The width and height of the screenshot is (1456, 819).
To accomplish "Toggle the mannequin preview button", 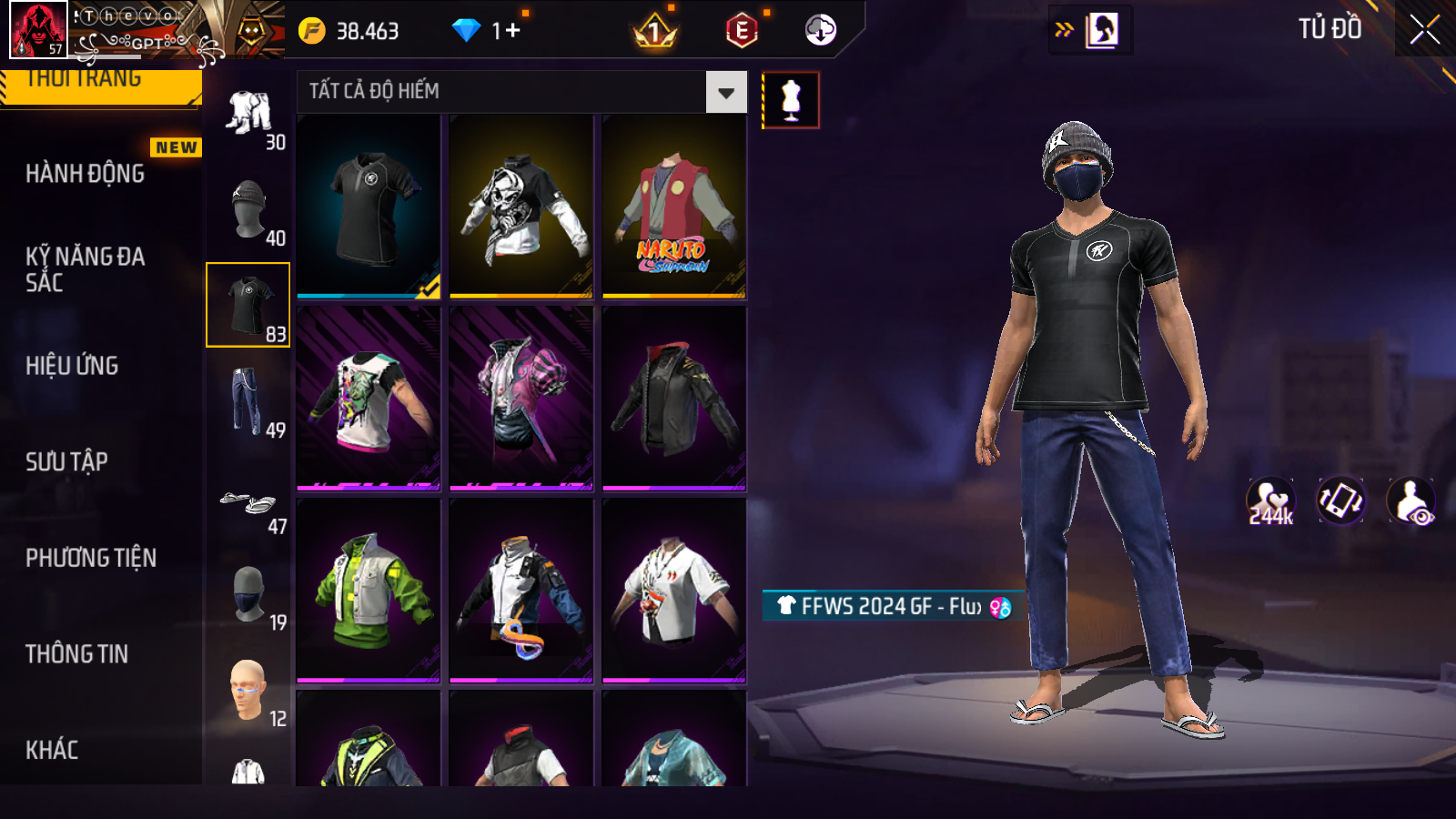I will (x=790, y=100).
